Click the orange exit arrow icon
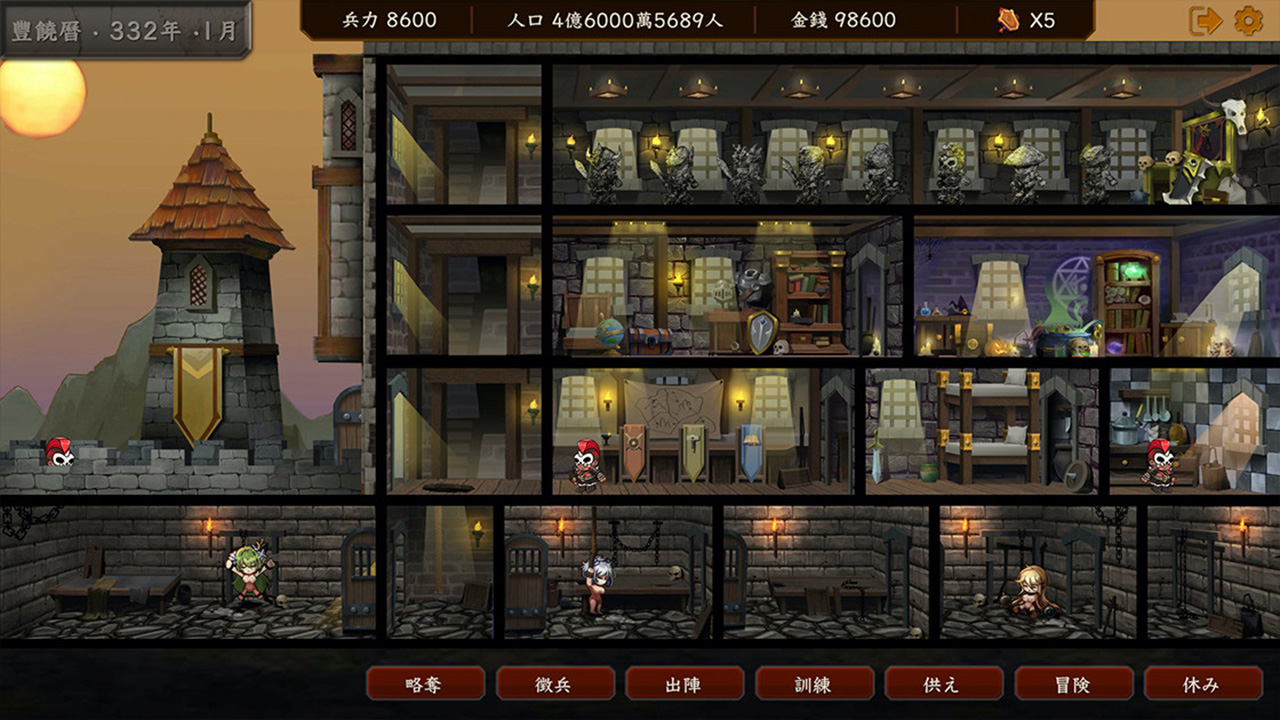The width and height of the screenshot is (1280, 720). click(1205, 21)
